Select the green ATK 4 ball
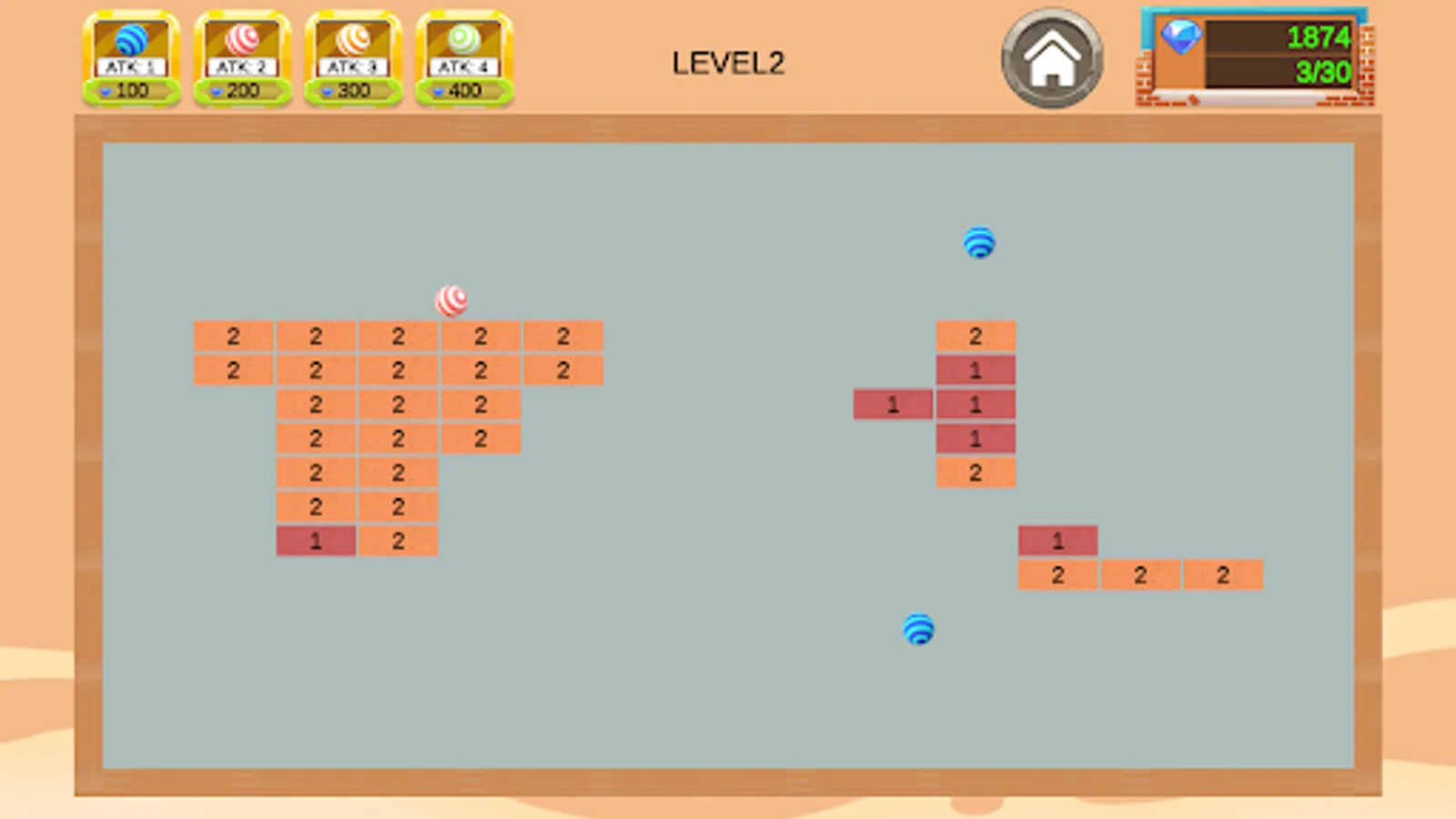 463,41
